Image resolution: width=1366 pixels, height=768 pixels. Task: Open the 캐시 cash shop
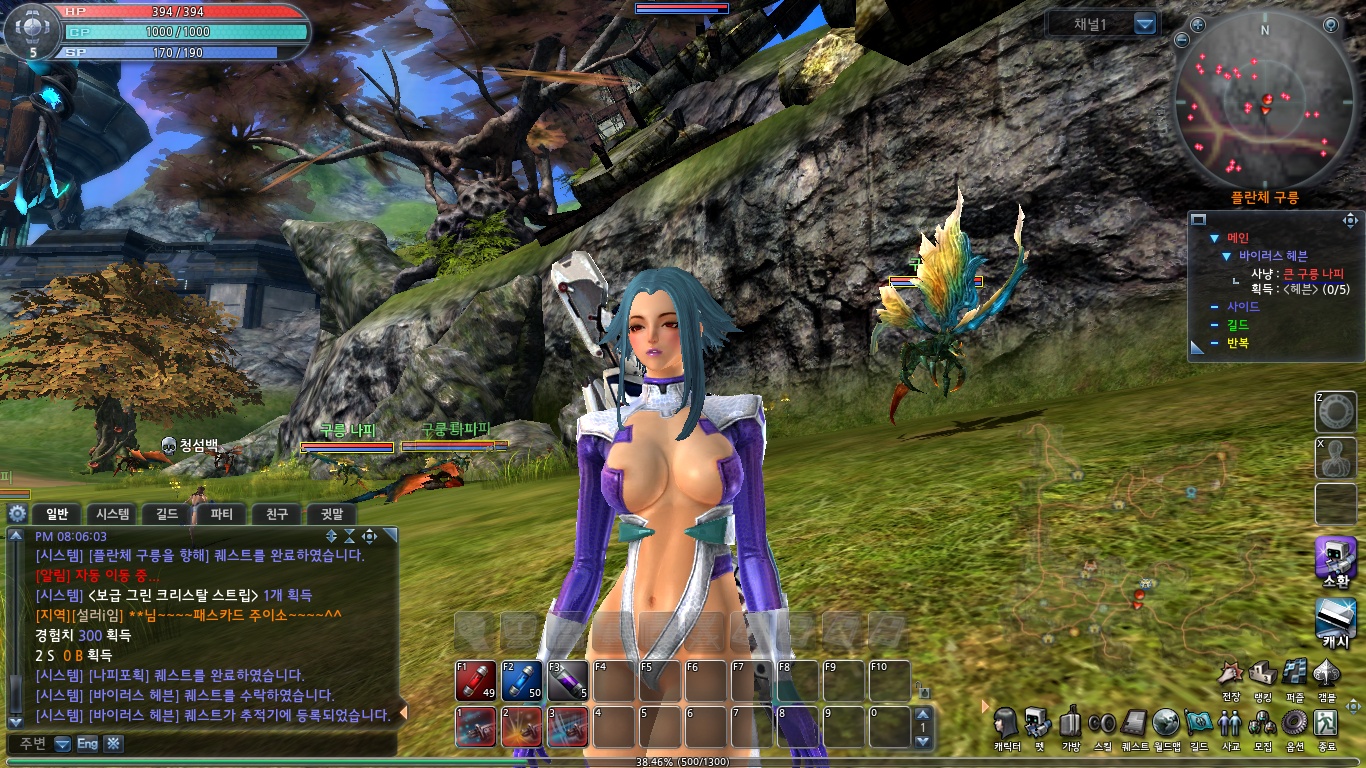(1335, 620)
